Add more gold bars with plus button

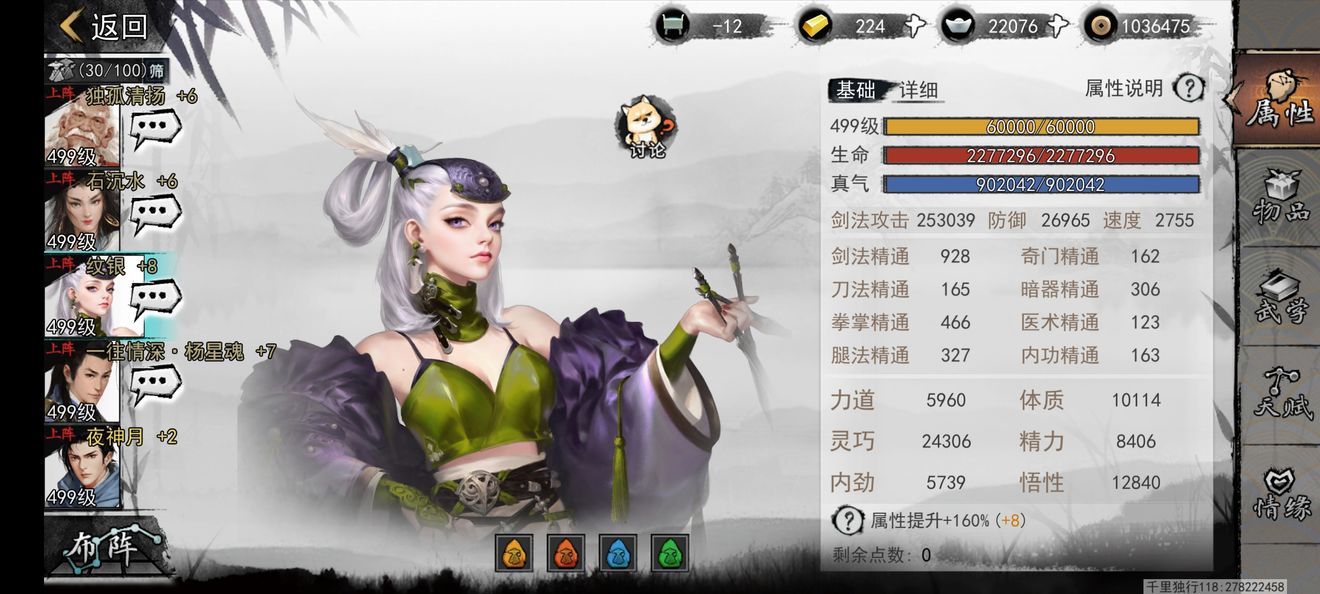point(914,27)
